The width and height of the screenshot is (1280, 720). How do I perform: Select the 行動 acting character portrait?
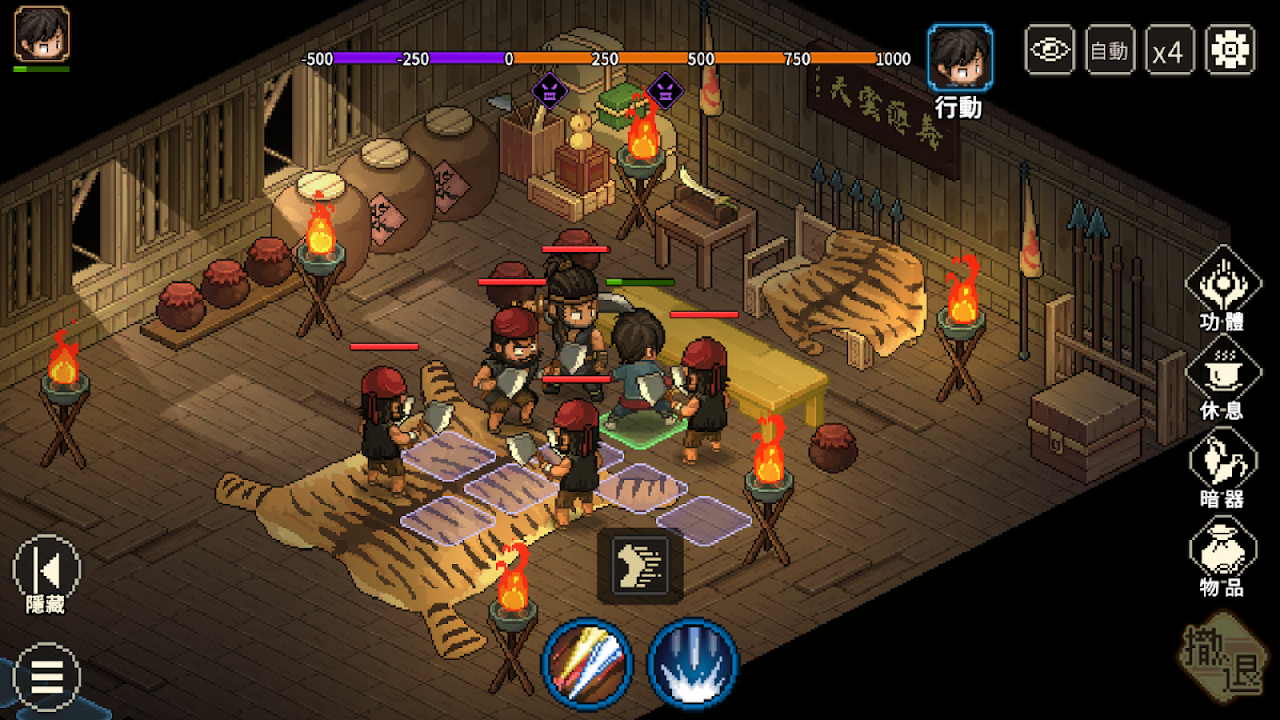click(960, 58)
